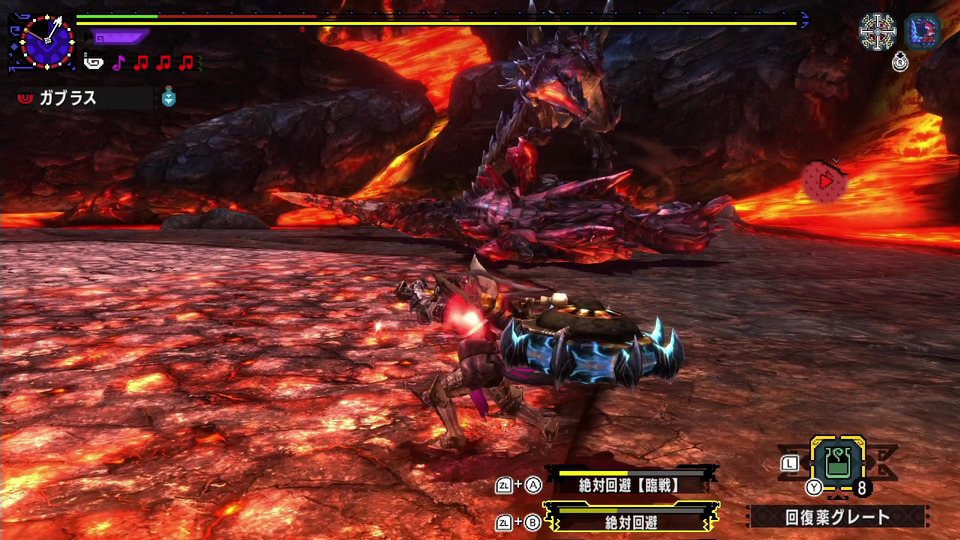Image resolution: width=960 pixels, height=540 pixels.
Task: Activate the lower 絶対回避 hunter art
Action: 630,520
